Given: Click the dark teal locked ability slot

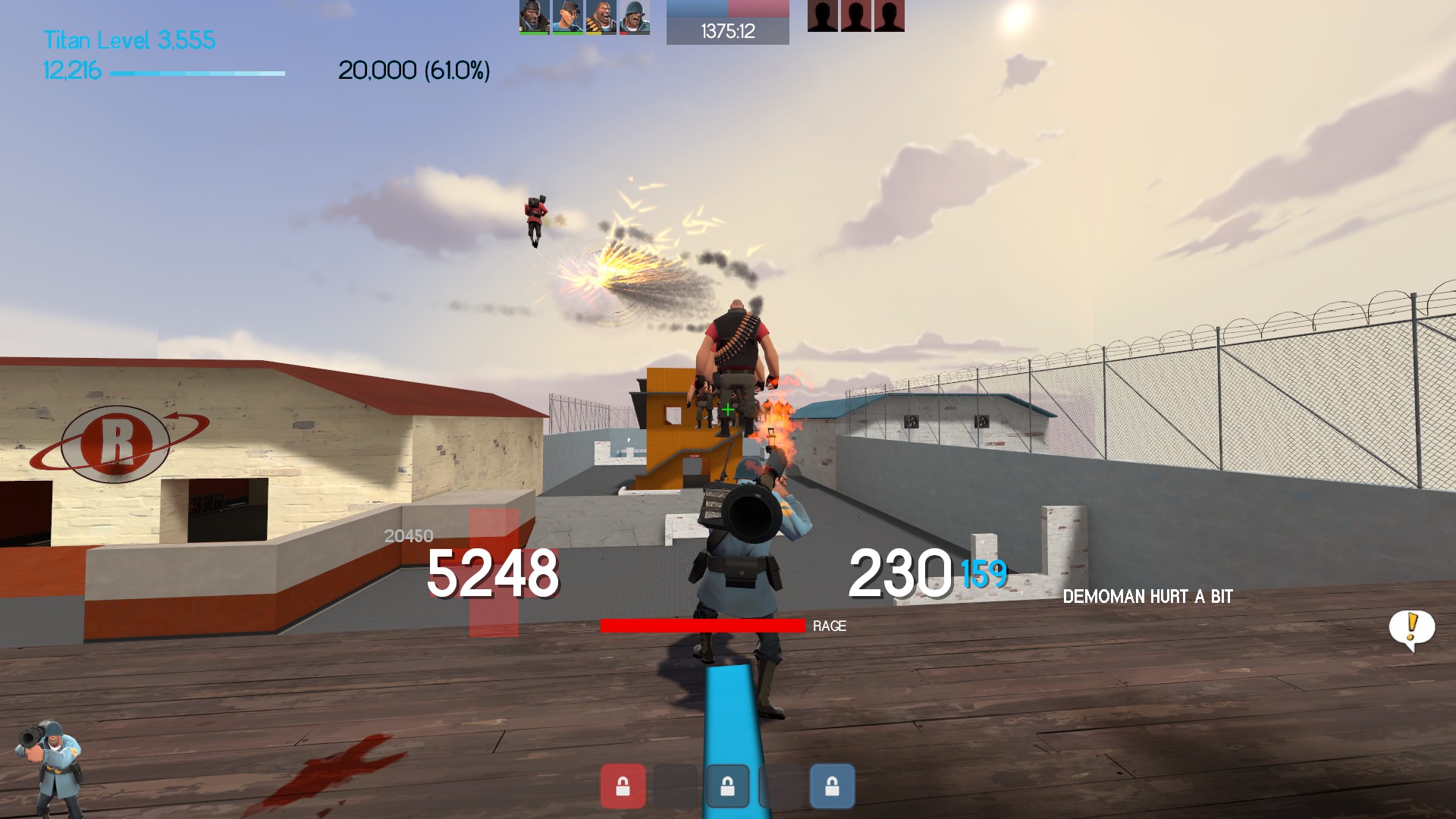Looking at the screenshot, I should coord(727,786).
